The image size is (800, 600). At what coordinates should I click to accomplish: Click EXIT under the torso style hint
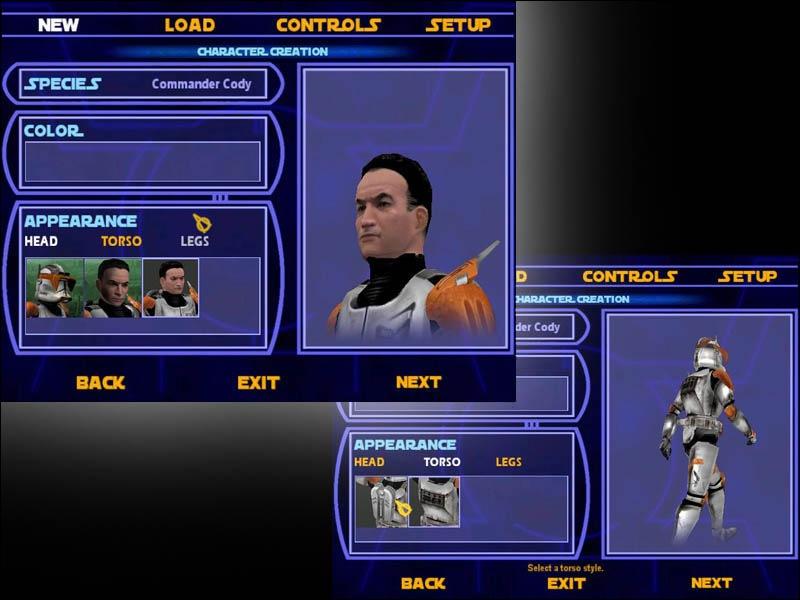point(566,583)
